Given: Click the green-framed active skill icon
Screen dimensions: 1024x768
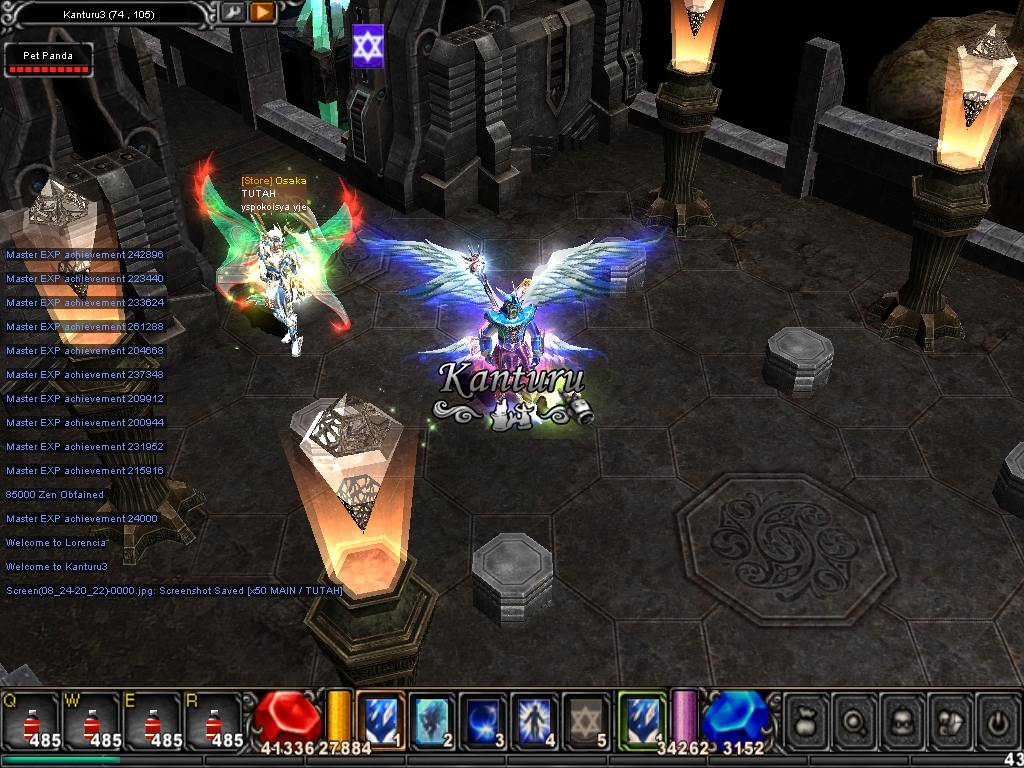Looking at the screenshot, I should tap(641, 718).
